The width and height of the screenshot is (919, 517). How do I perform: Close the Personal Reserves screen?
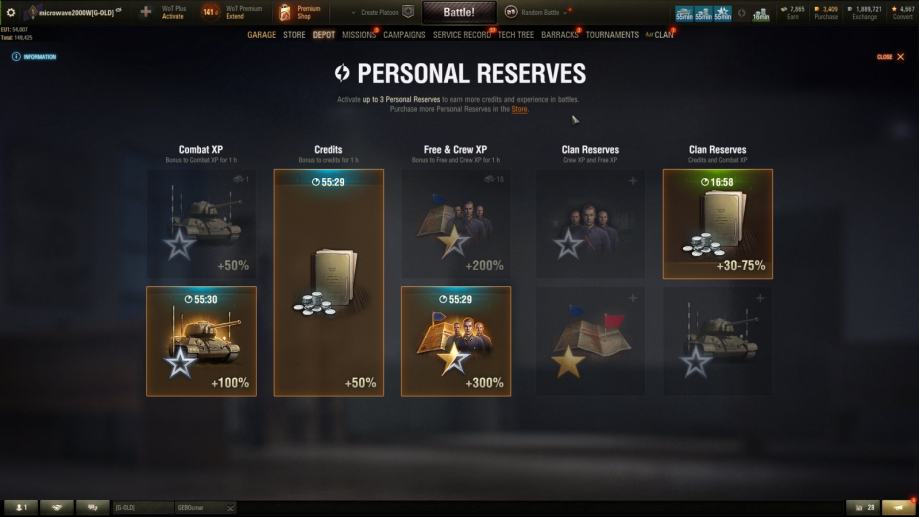point(890,57)
